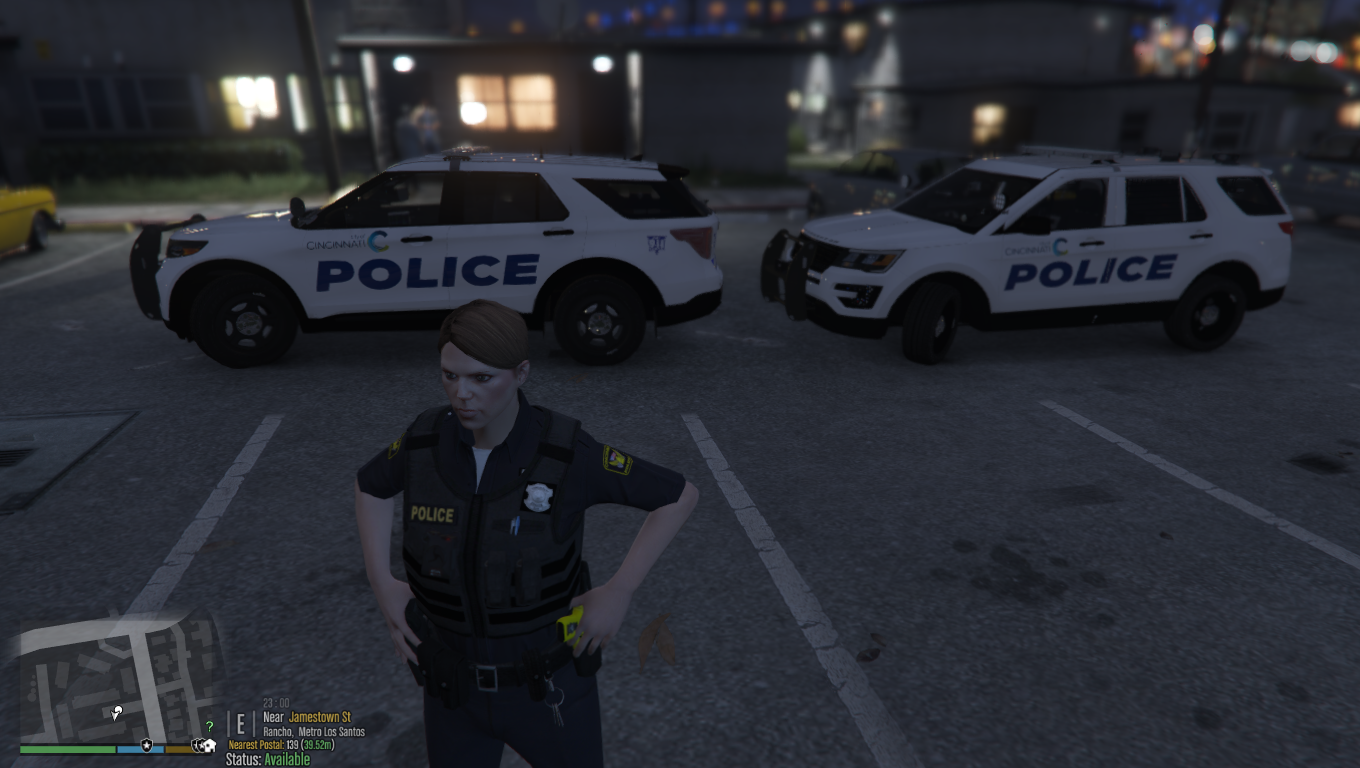Click the police badge blip above blue bar
Image resolution: width=1360 pixels, height=768 pixels.
tap(147, 745)
